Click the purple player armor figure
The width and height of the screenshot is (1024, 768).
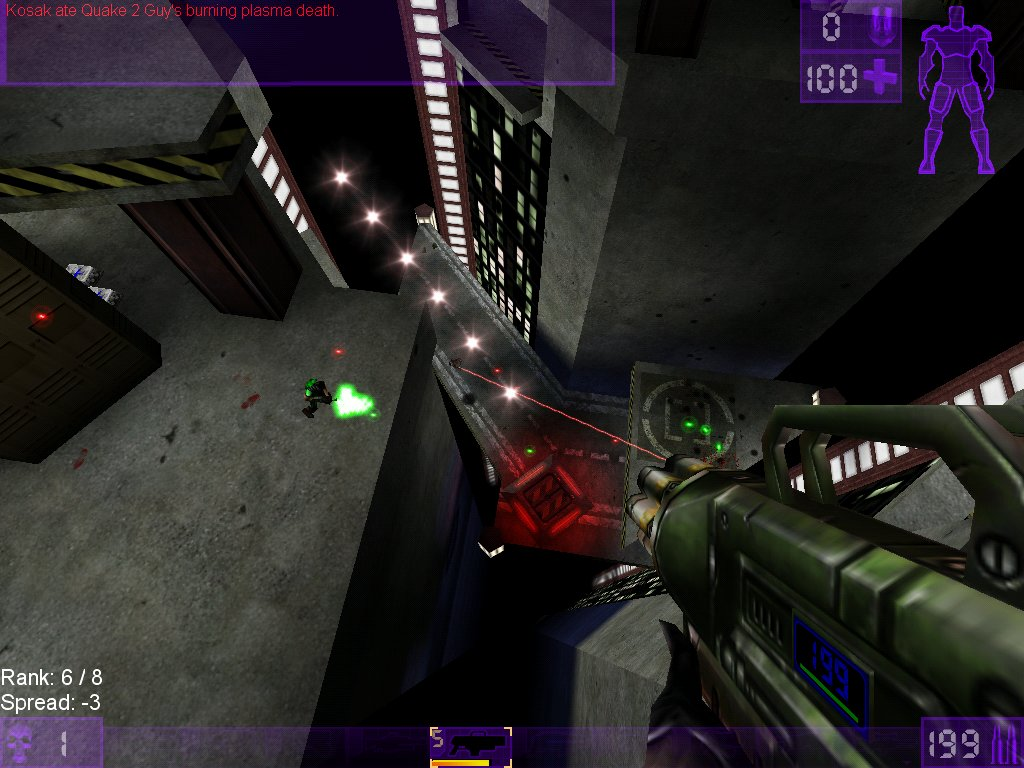[x=957, y=88]
